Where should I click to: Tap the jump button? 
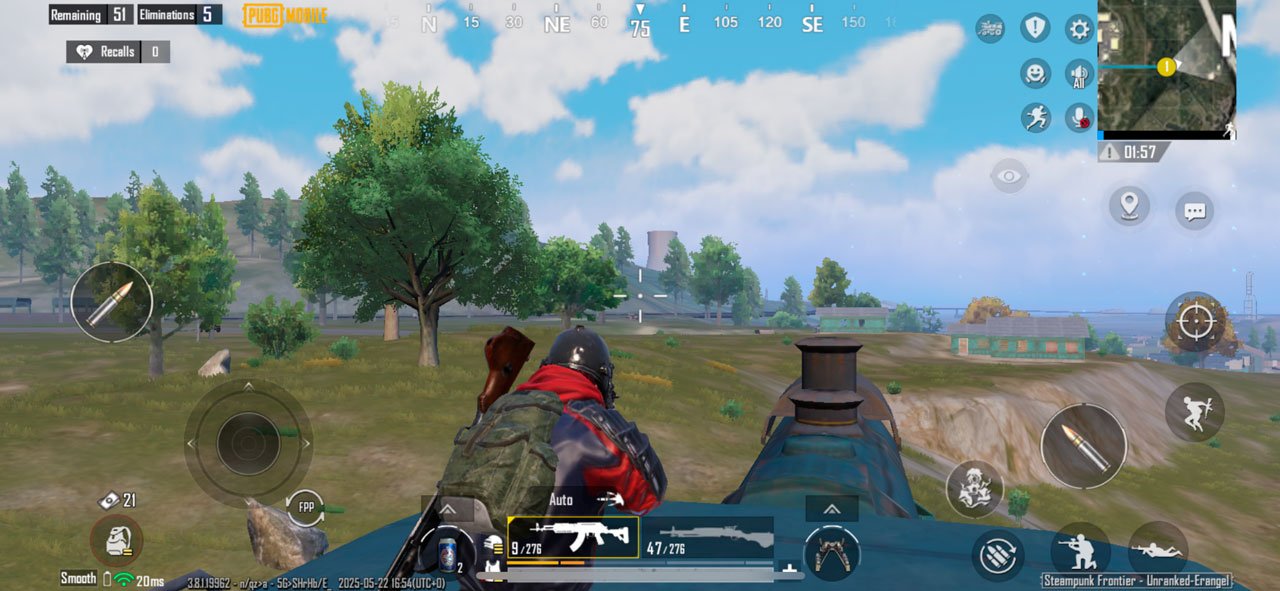(x=1194, y=411)
